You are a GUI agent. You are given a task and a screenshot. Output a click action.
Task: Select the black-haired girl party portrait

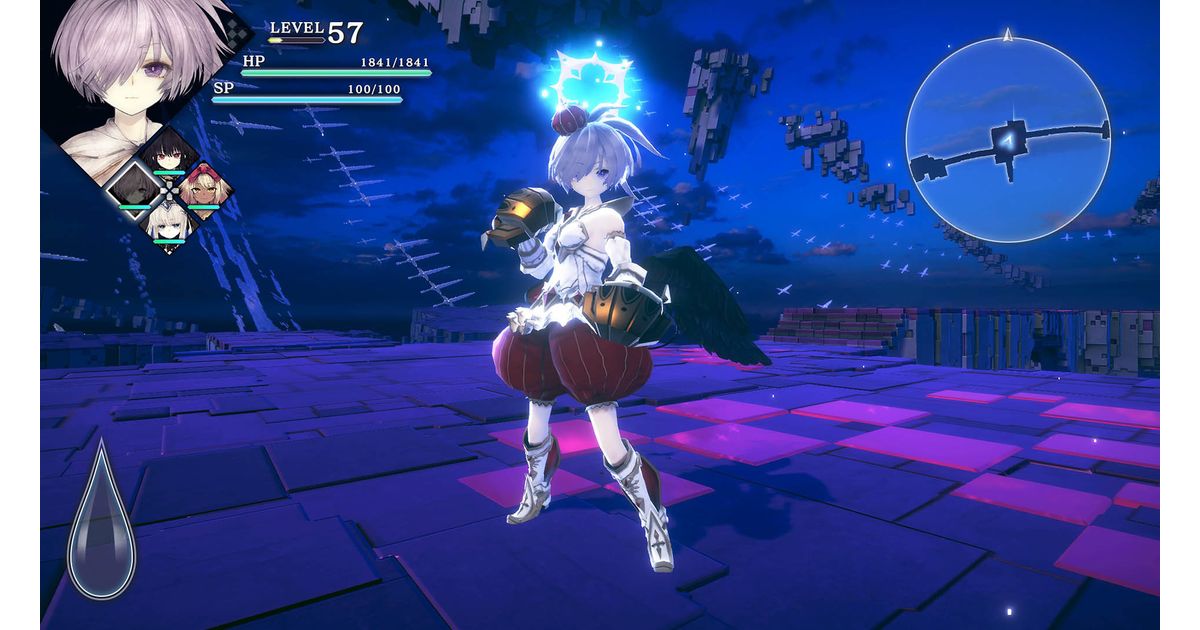(168, 152)
